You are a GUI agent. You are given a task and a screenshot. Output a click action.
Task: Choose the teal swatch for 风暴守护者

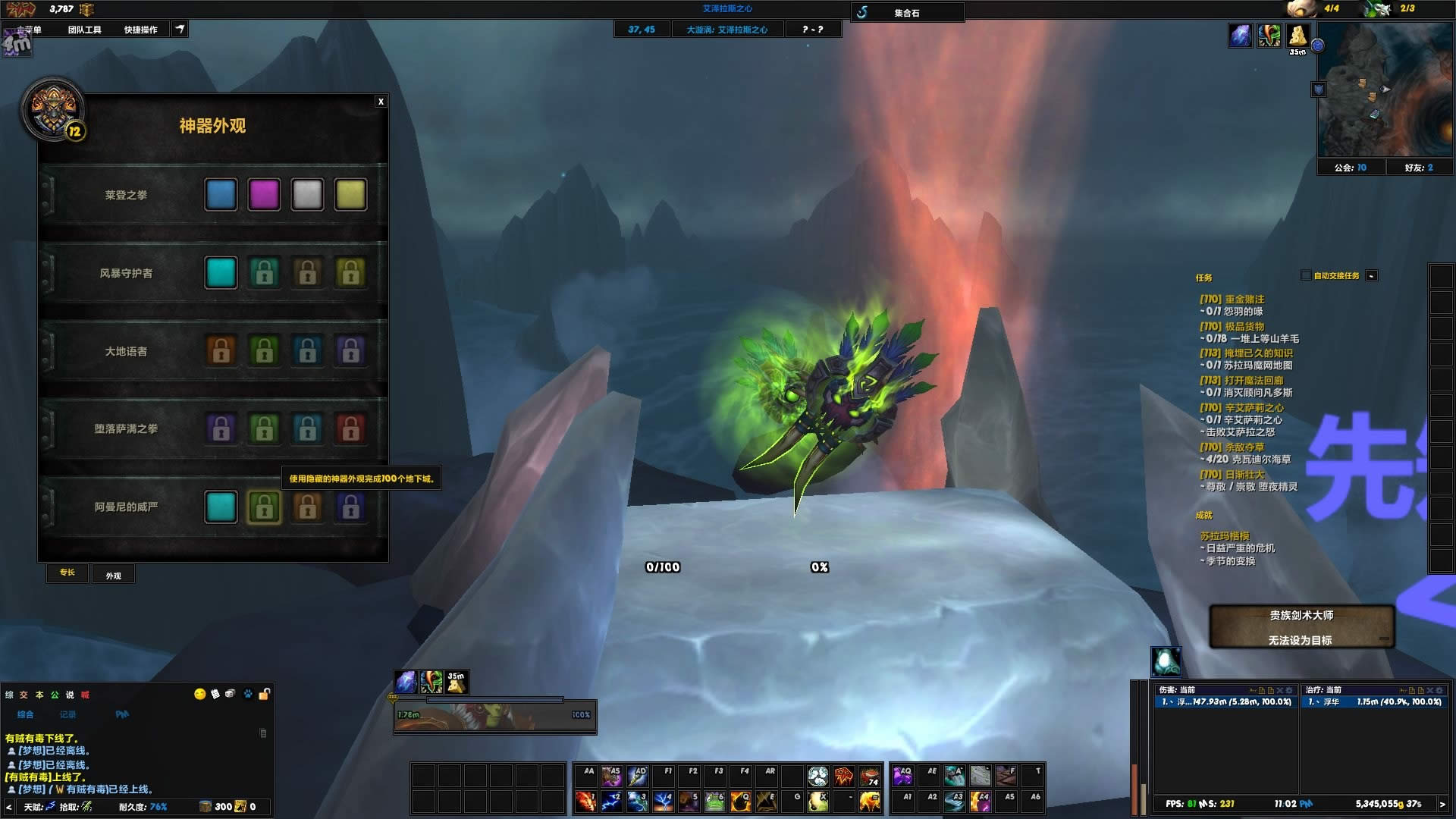point(221,273)
